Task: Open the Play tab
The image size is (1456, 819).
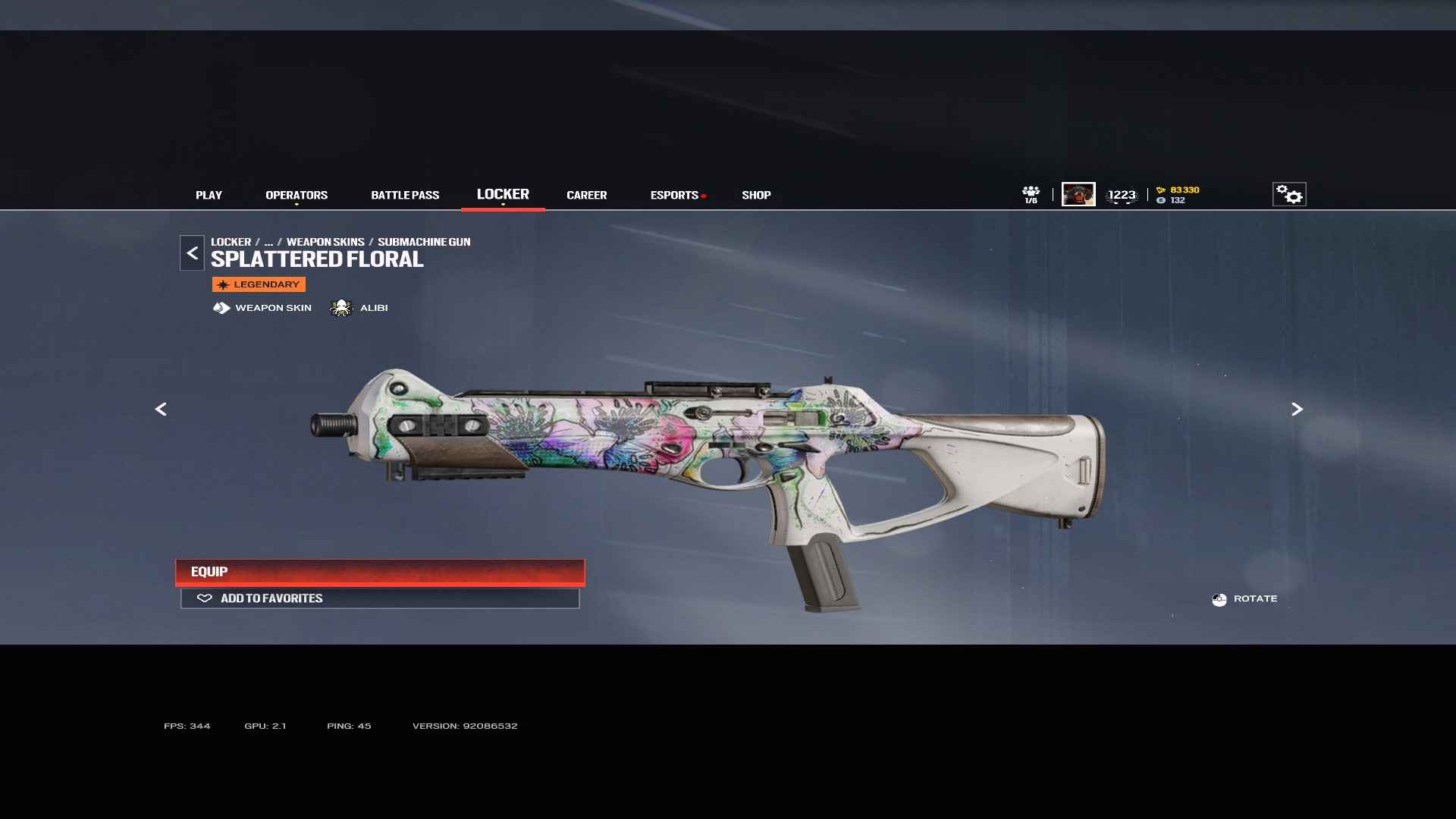Action: (209, 195)
